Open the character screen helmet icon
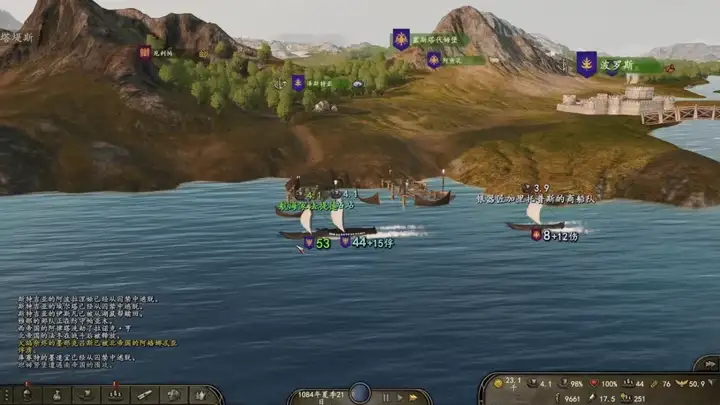The width and height of the screenshot is (720, 405). click(x=26, y=395)
